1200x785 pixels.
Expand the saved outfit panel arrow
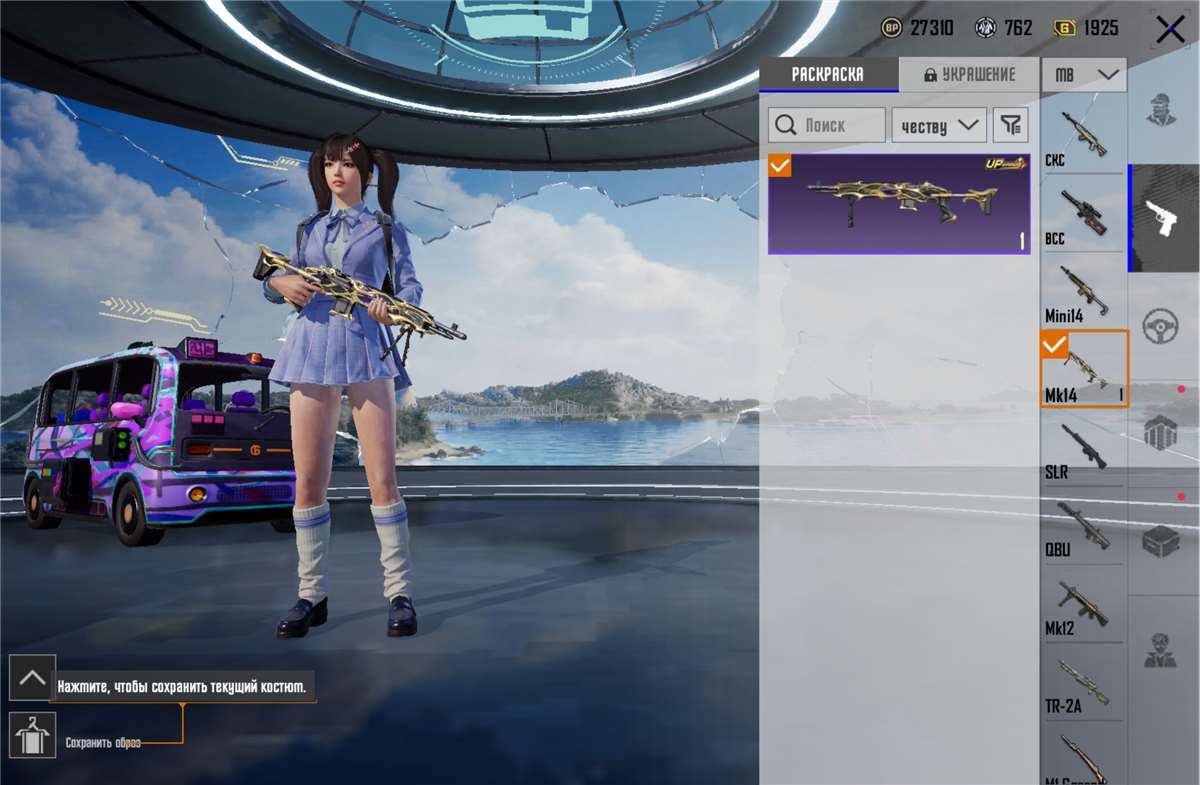(x=32, y=678)
